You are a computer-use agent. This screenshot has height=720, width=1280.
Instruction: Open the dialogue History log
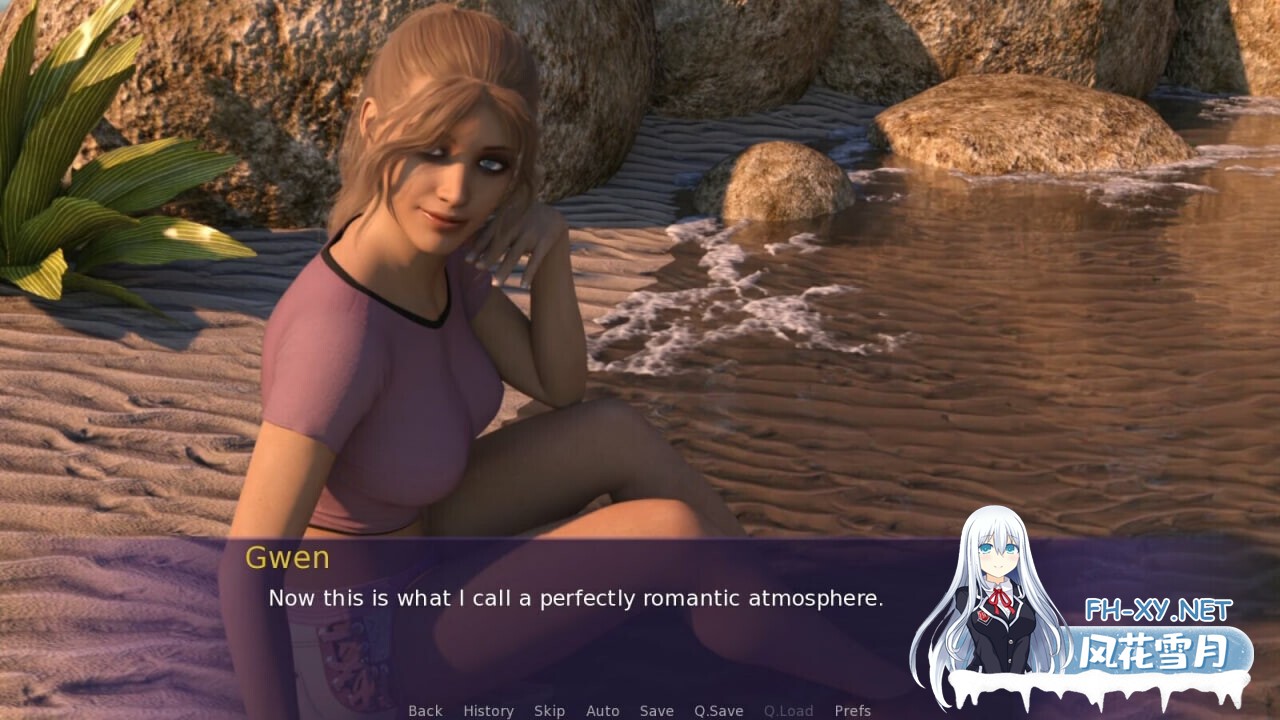[488, 711]
